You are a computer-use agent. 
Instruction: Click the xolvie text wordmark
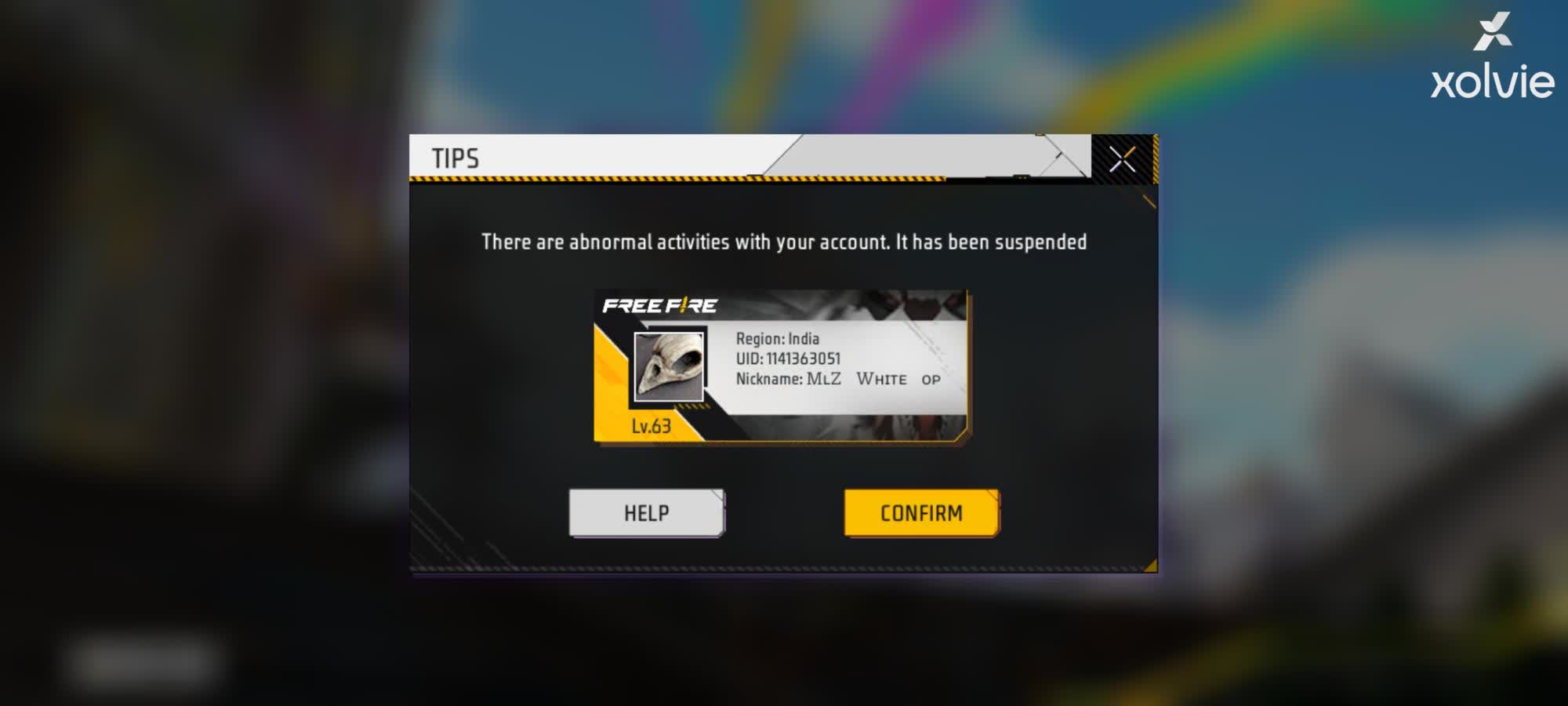tap(1495, 78)
